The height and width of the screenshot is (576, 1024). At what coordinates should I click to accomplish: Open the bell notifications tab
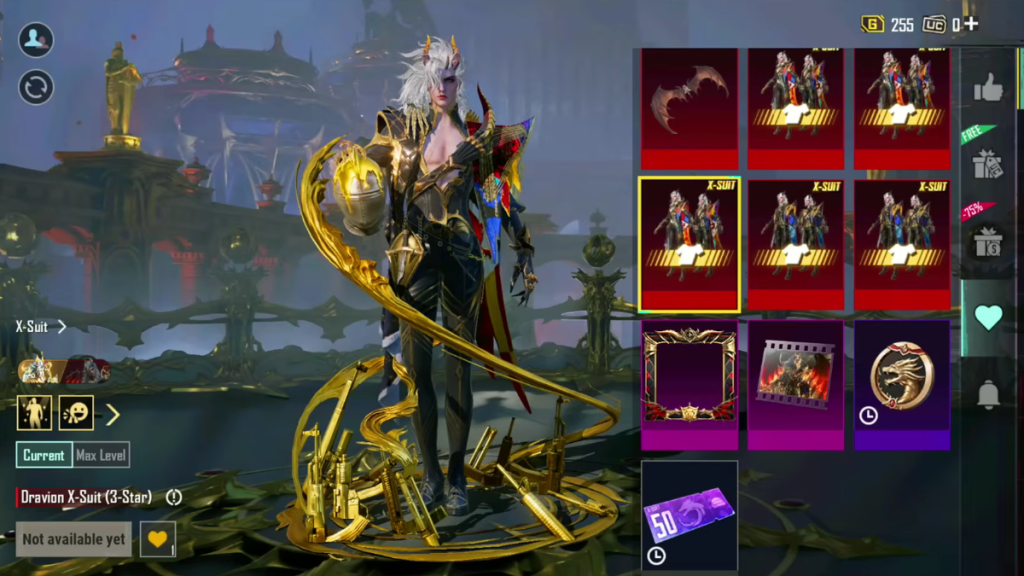pyautogui.click(x=988, y=395)
